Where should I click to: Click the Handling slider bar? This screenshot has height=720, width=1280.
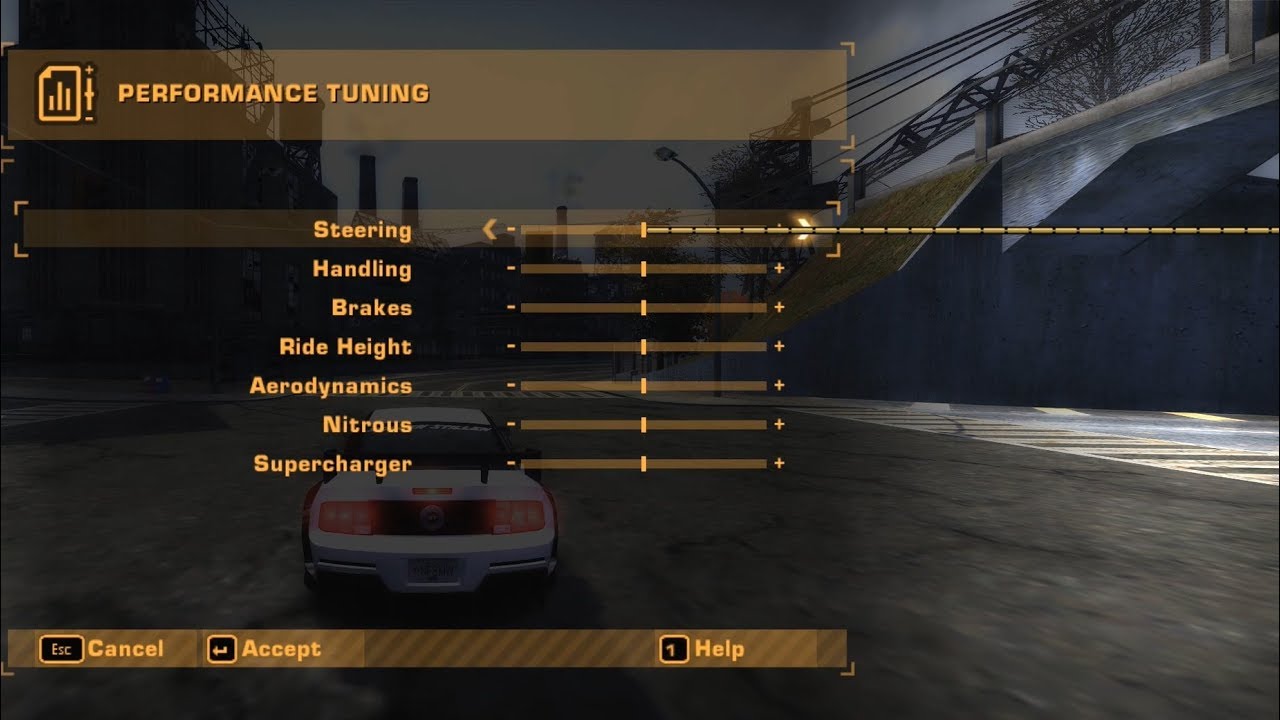643,269
